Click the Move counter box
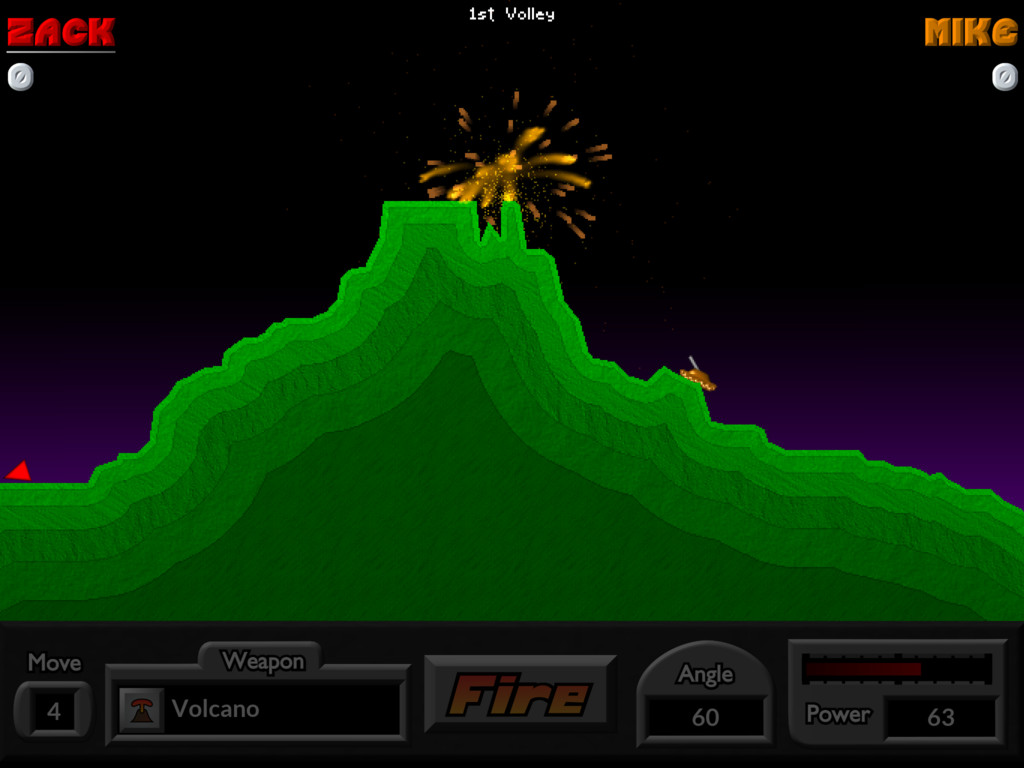1024x768 pixels. pyautogui.click(x=54, y=711)
